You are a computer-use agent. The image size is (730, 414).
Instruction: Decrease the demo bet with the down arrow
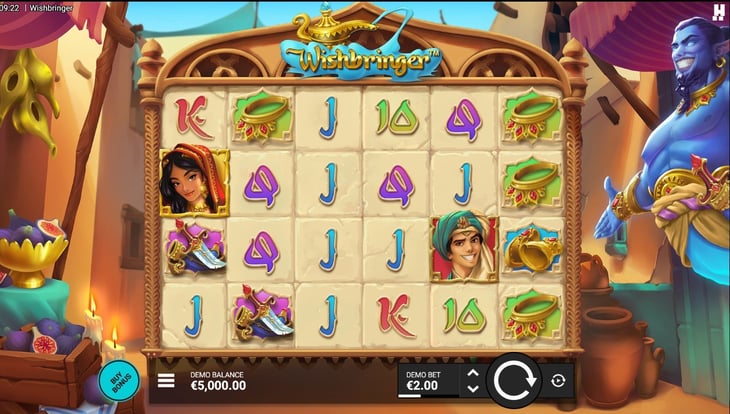[473, 388]
